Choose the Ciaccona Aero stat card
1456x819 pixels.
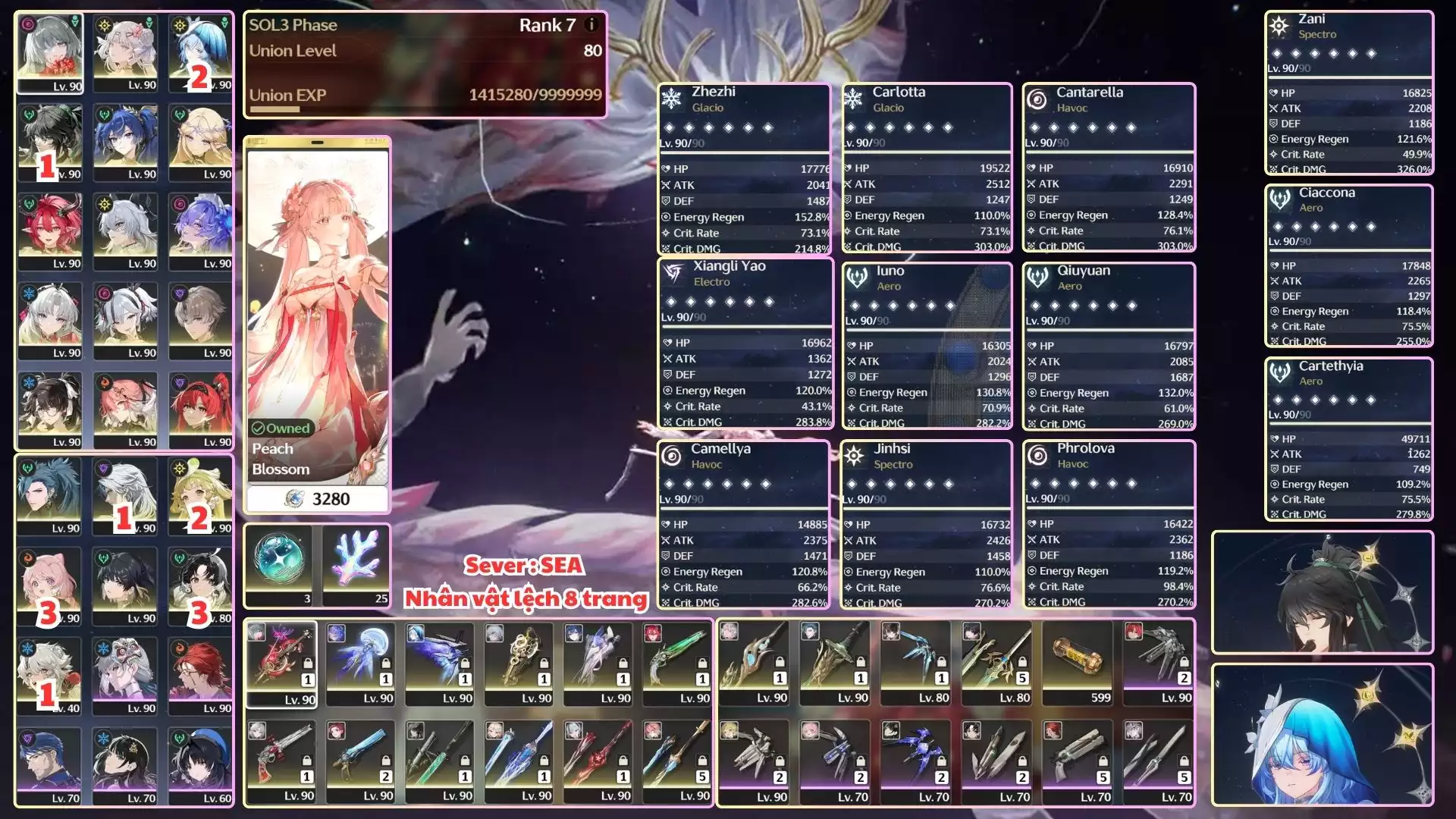point(1348,266)
